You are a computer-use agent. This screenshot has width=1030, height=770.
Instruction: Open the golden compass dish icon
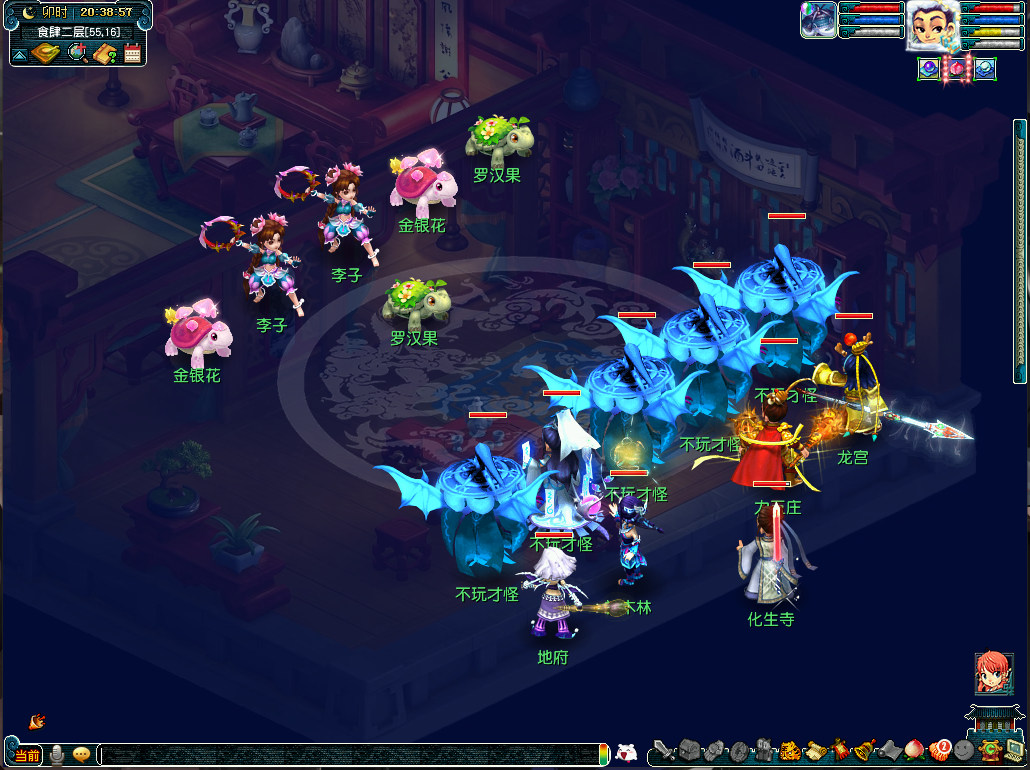pyautogui.click(x=46, y=53)
